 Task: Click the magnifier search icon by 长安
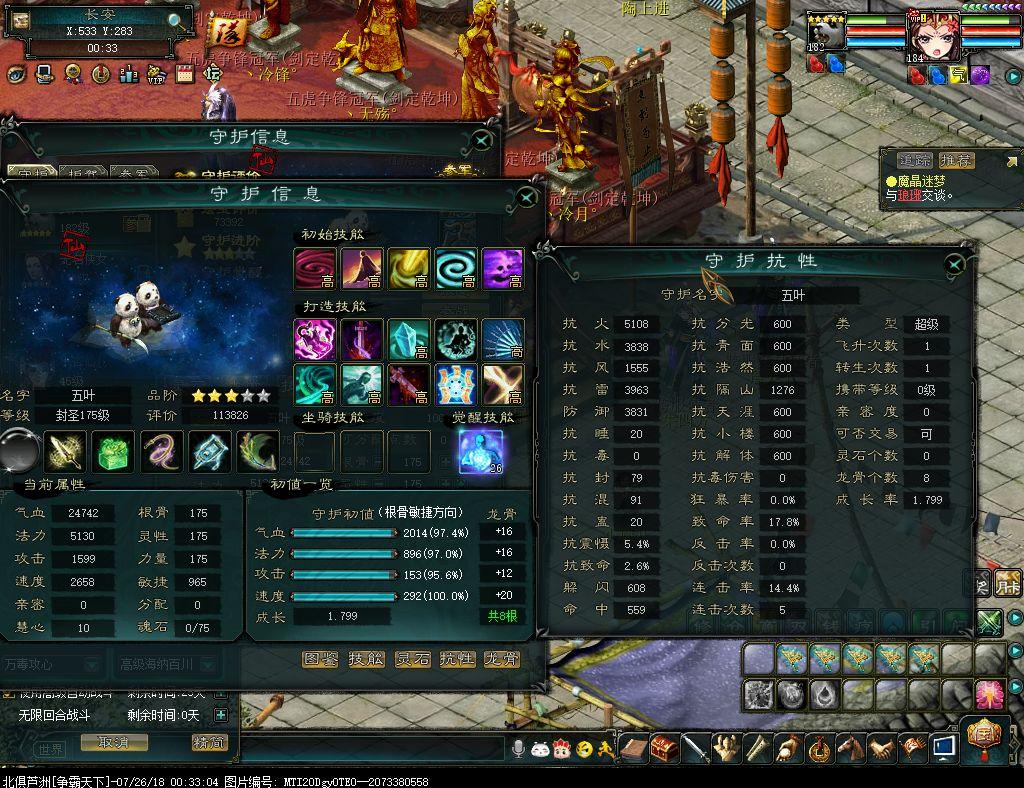tap(175, 20)
